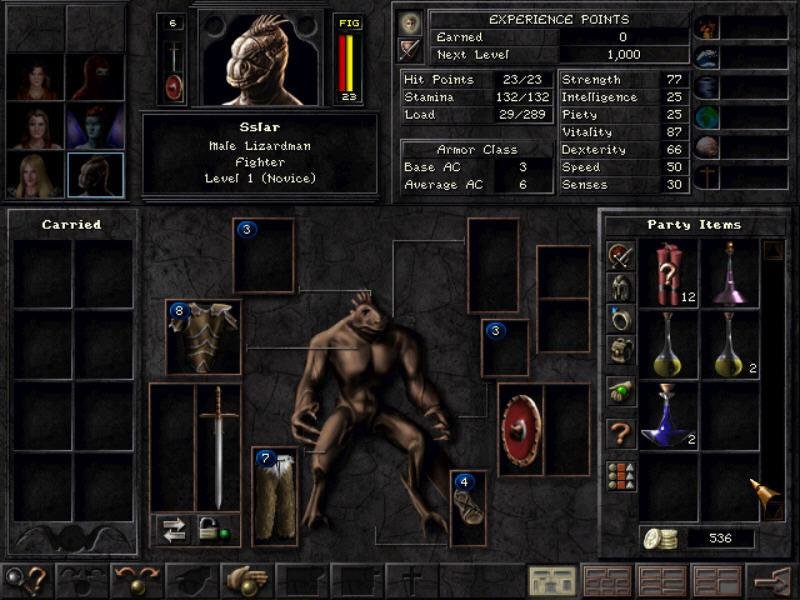
Task: Exit the inventory screen with the arrow button
Action: (772, 580)
